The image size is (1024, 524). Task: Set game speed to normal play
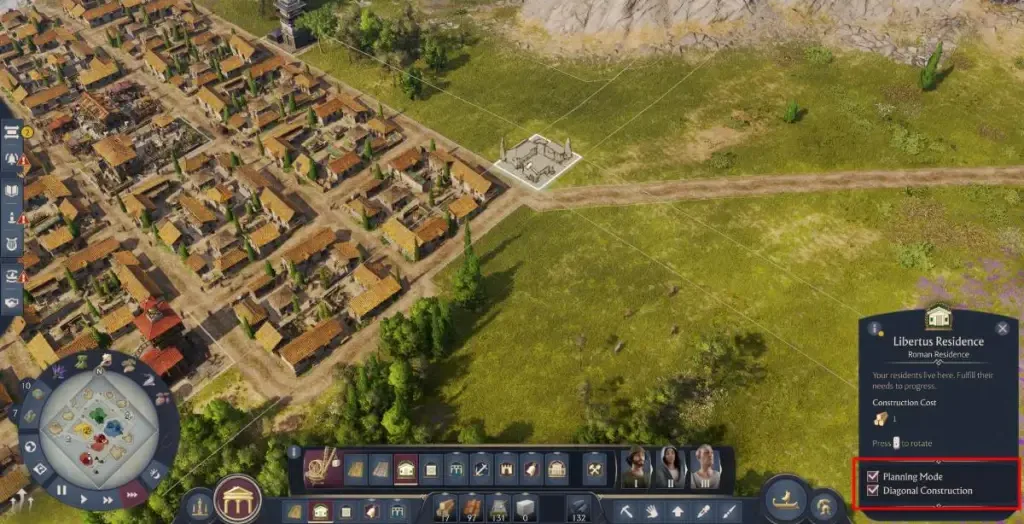83,497
